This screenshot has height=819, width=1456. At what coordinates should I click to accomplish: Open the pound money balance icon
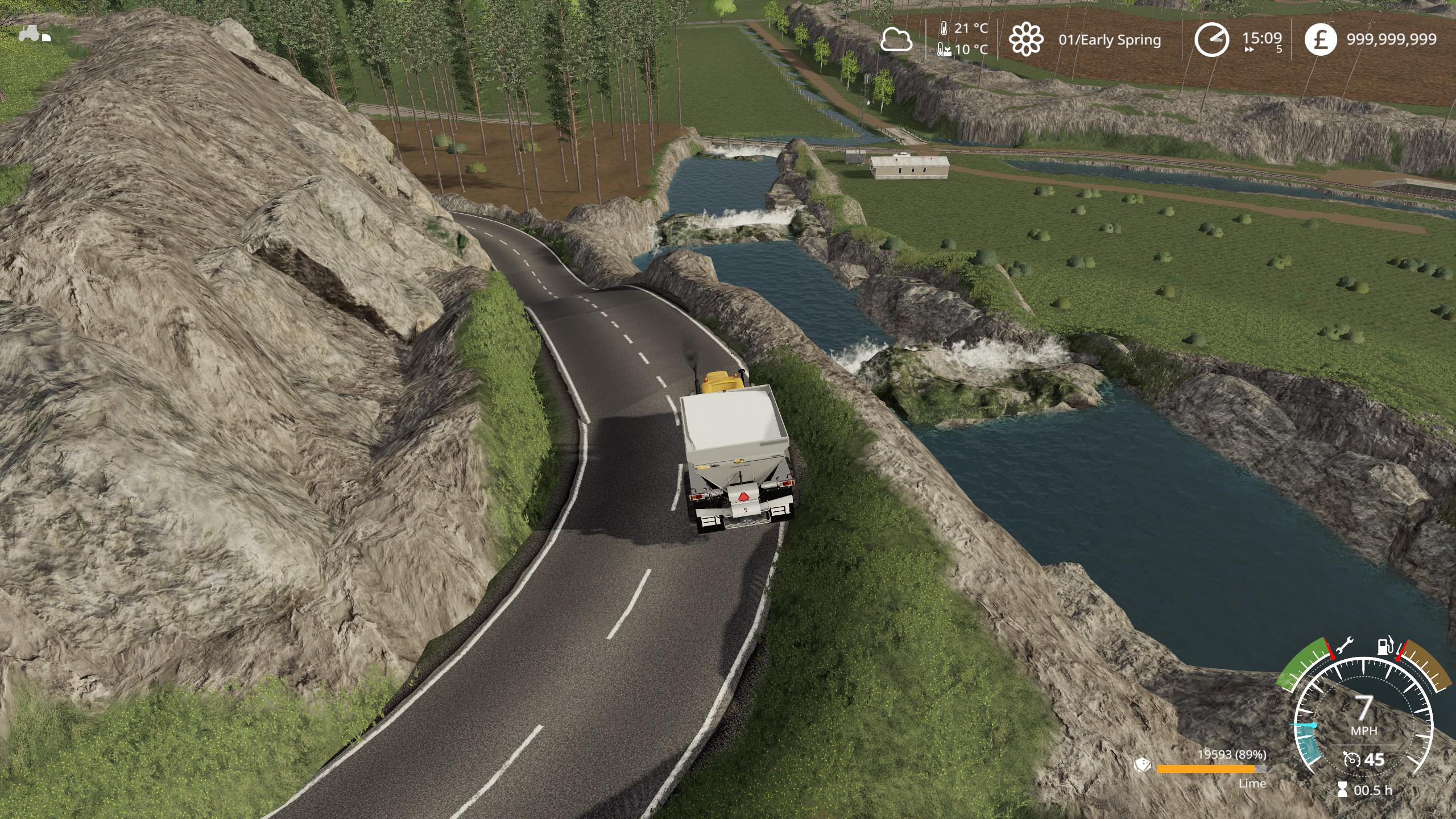(x=1320, y=40)
